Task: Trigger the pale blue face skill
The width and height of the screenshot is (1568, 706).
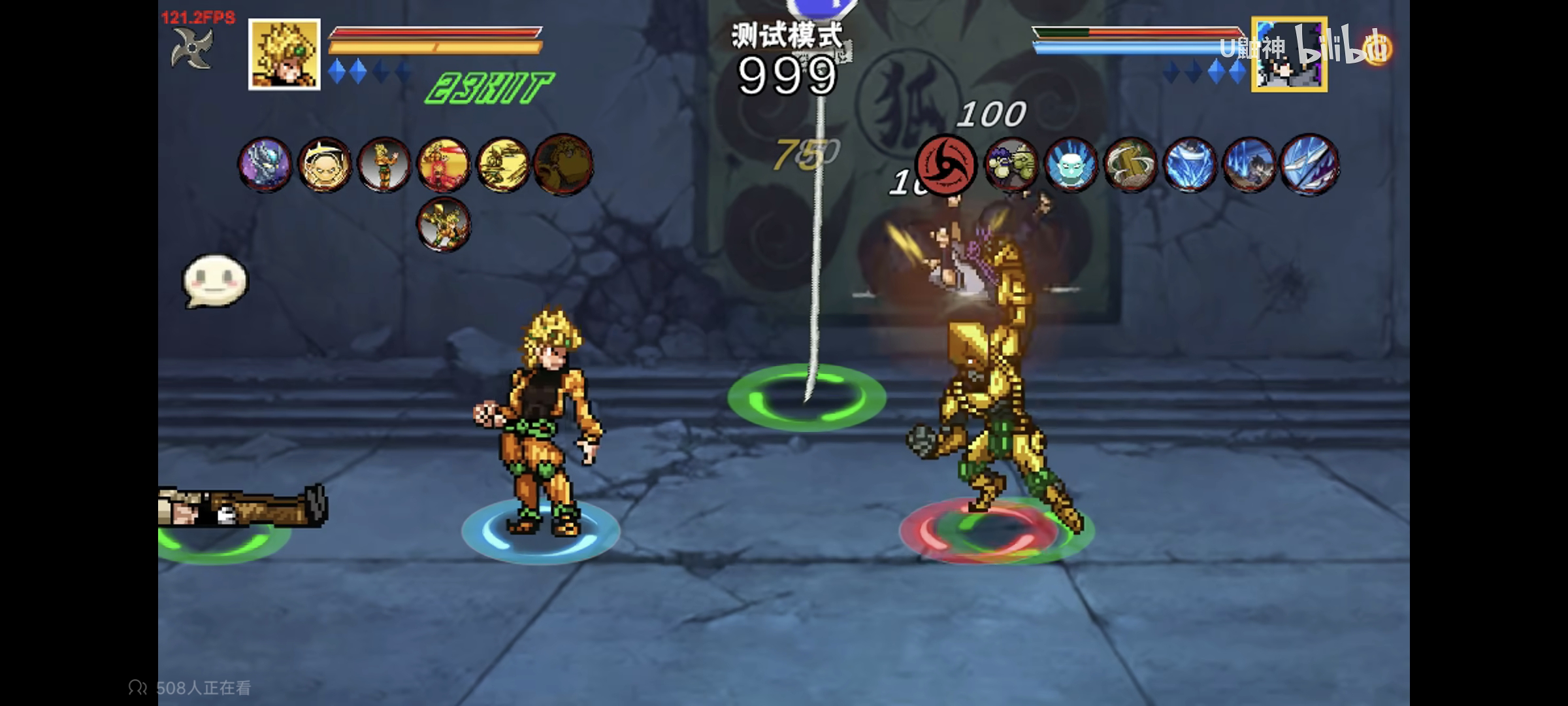Action: [x=1070, y=165]
